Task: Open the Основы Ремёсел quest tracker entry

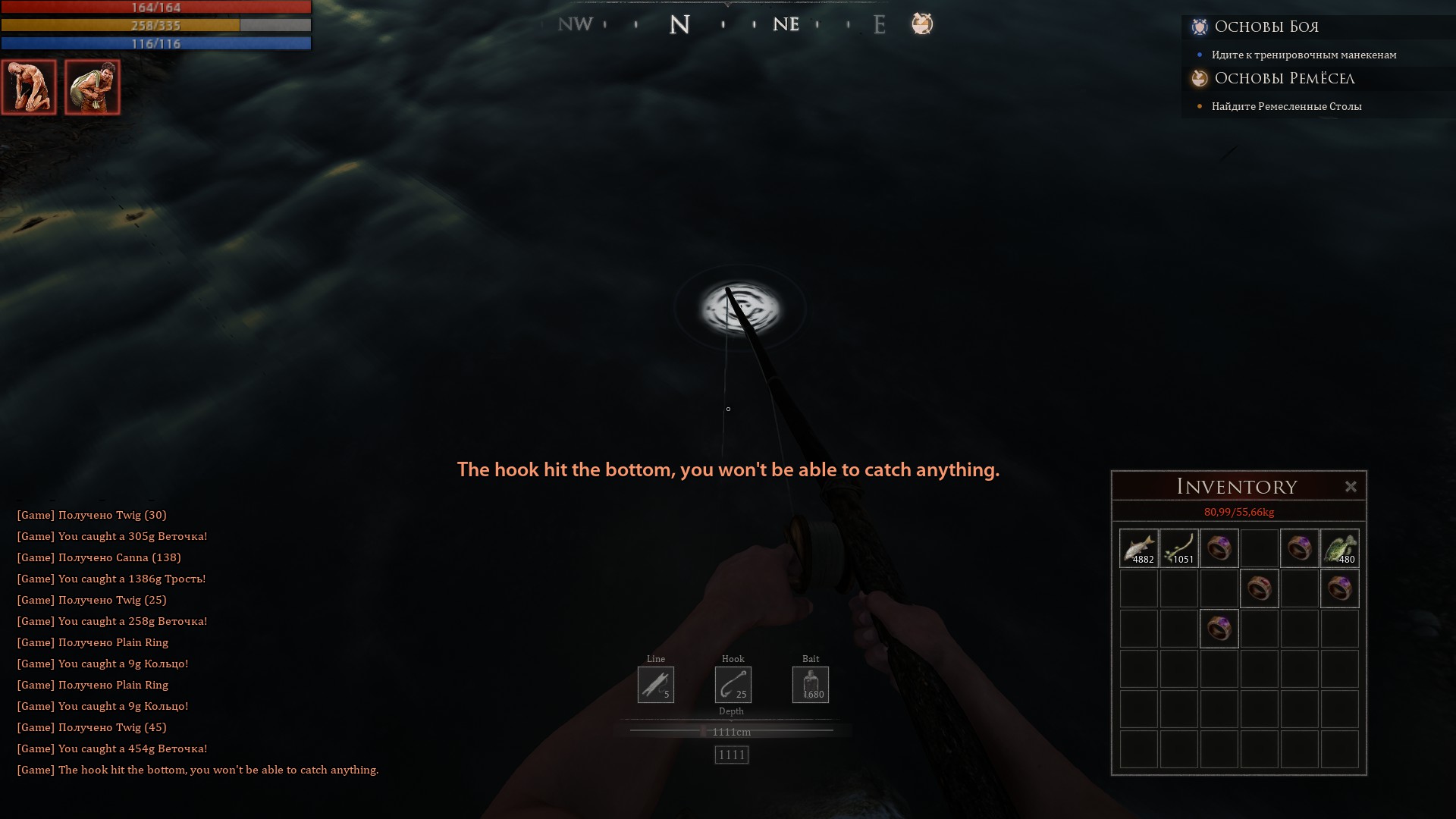Action: click(x=1284, y=79)
